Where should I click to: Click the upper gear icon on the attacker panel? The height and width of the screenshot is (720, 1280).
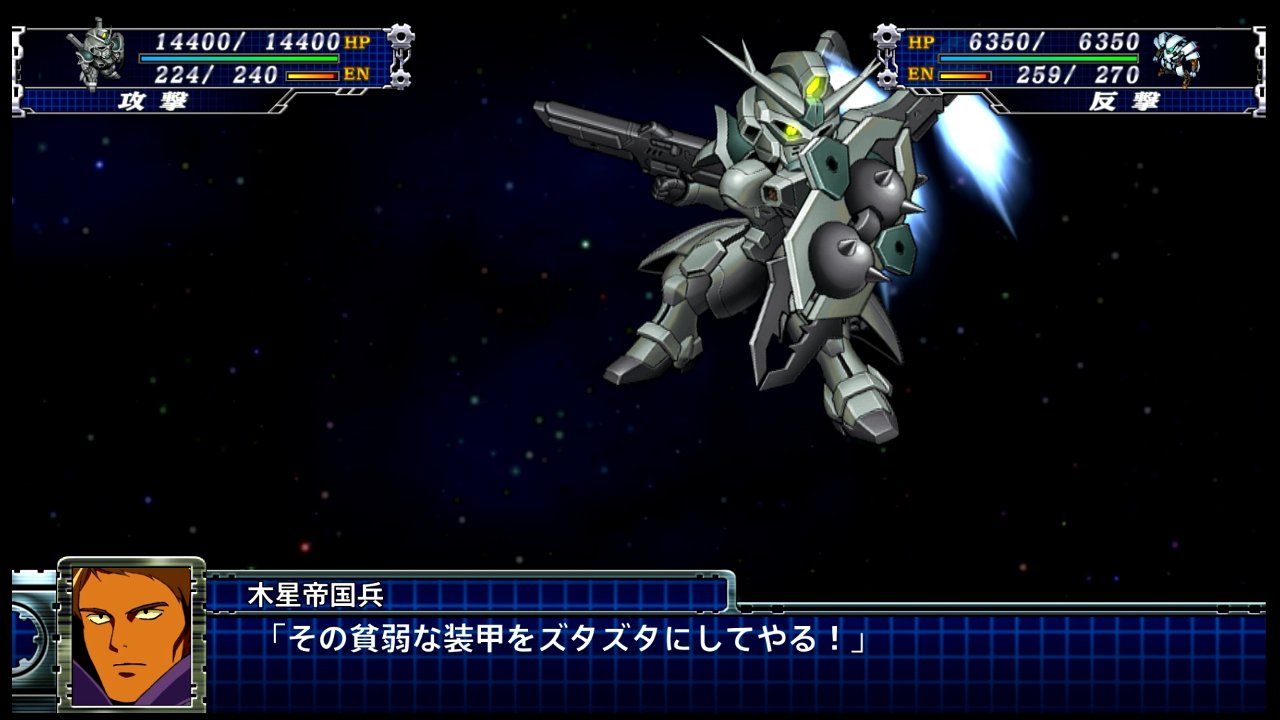(401, 33)
